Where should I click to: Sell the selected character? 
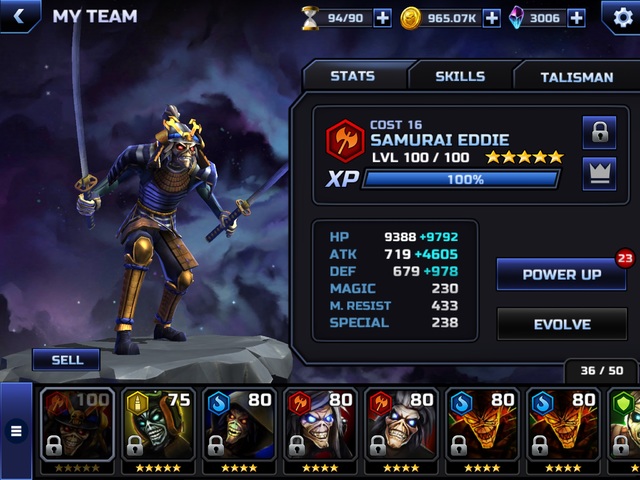click(66, 360)
